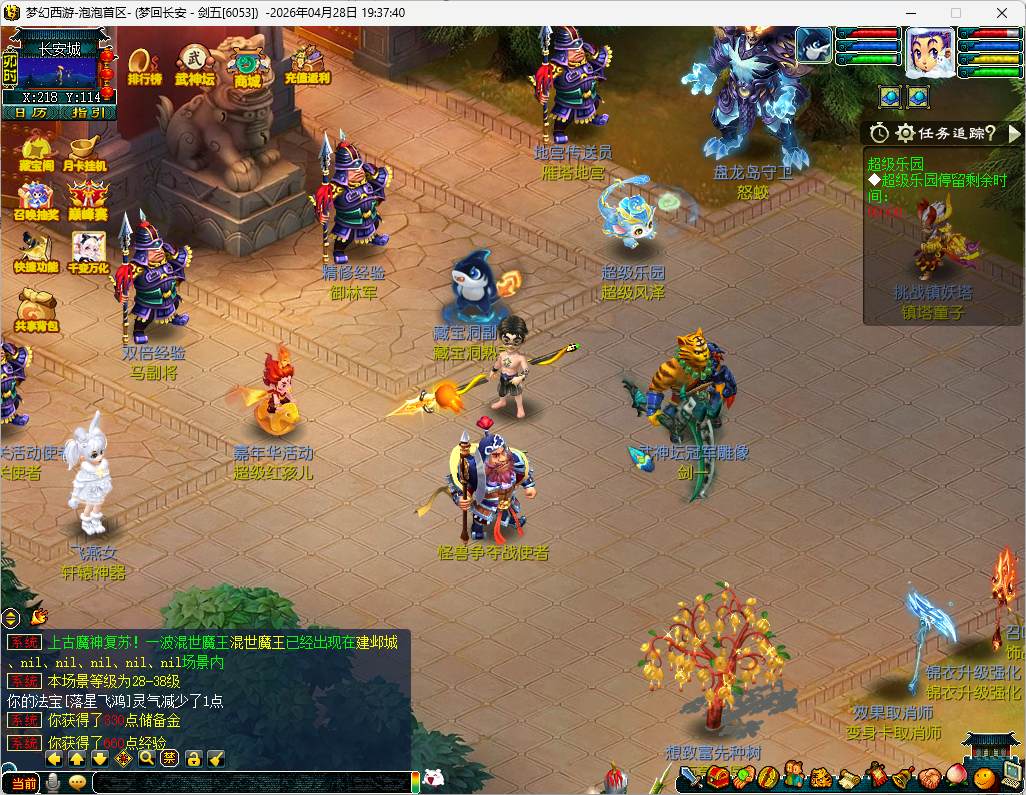
Task: Click the player character portrait
Action: pyautogui.click(x=929, y=52)
